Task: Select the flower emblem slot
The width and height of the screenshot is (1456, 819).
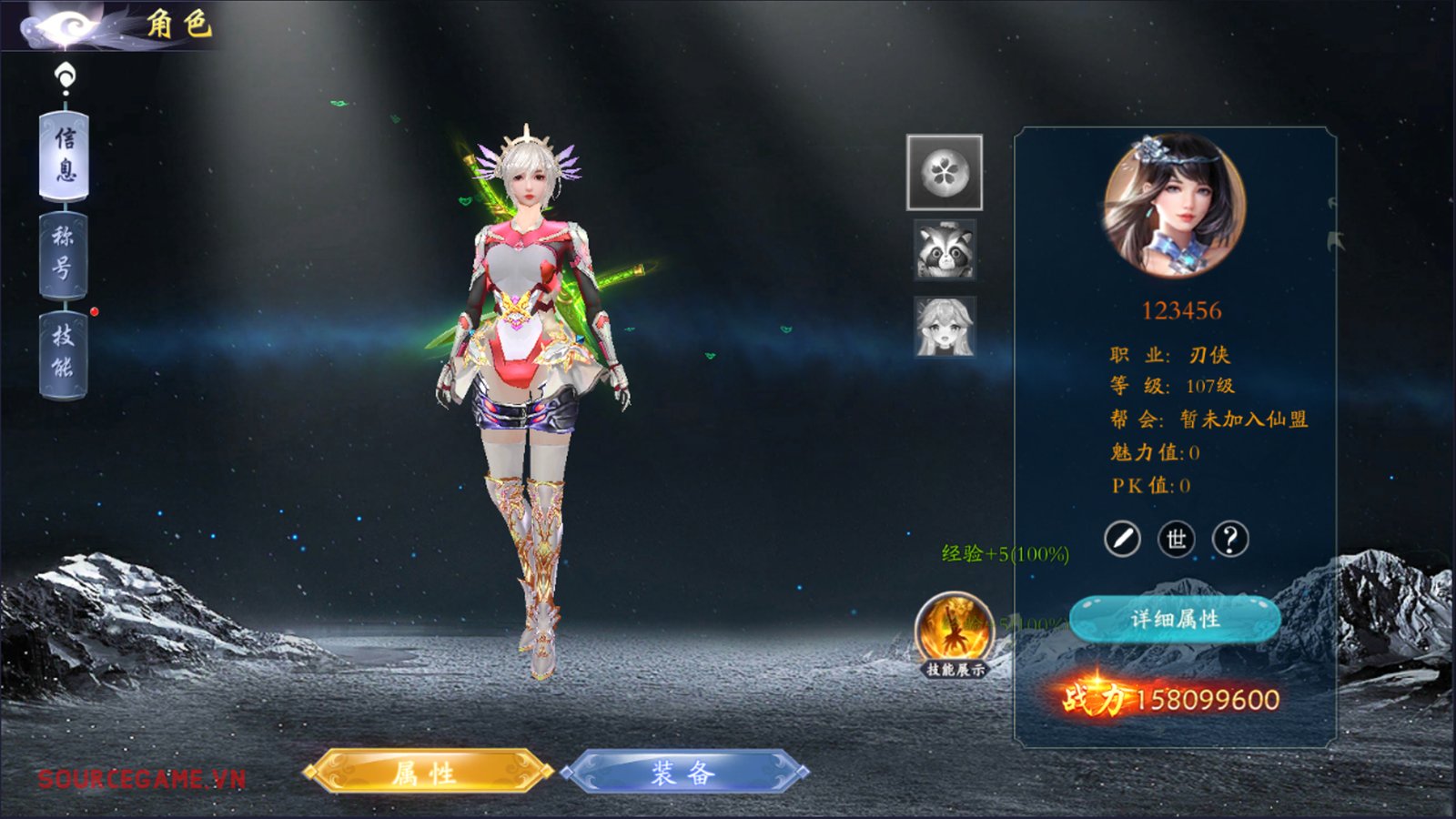Action: tap(945, 172)
